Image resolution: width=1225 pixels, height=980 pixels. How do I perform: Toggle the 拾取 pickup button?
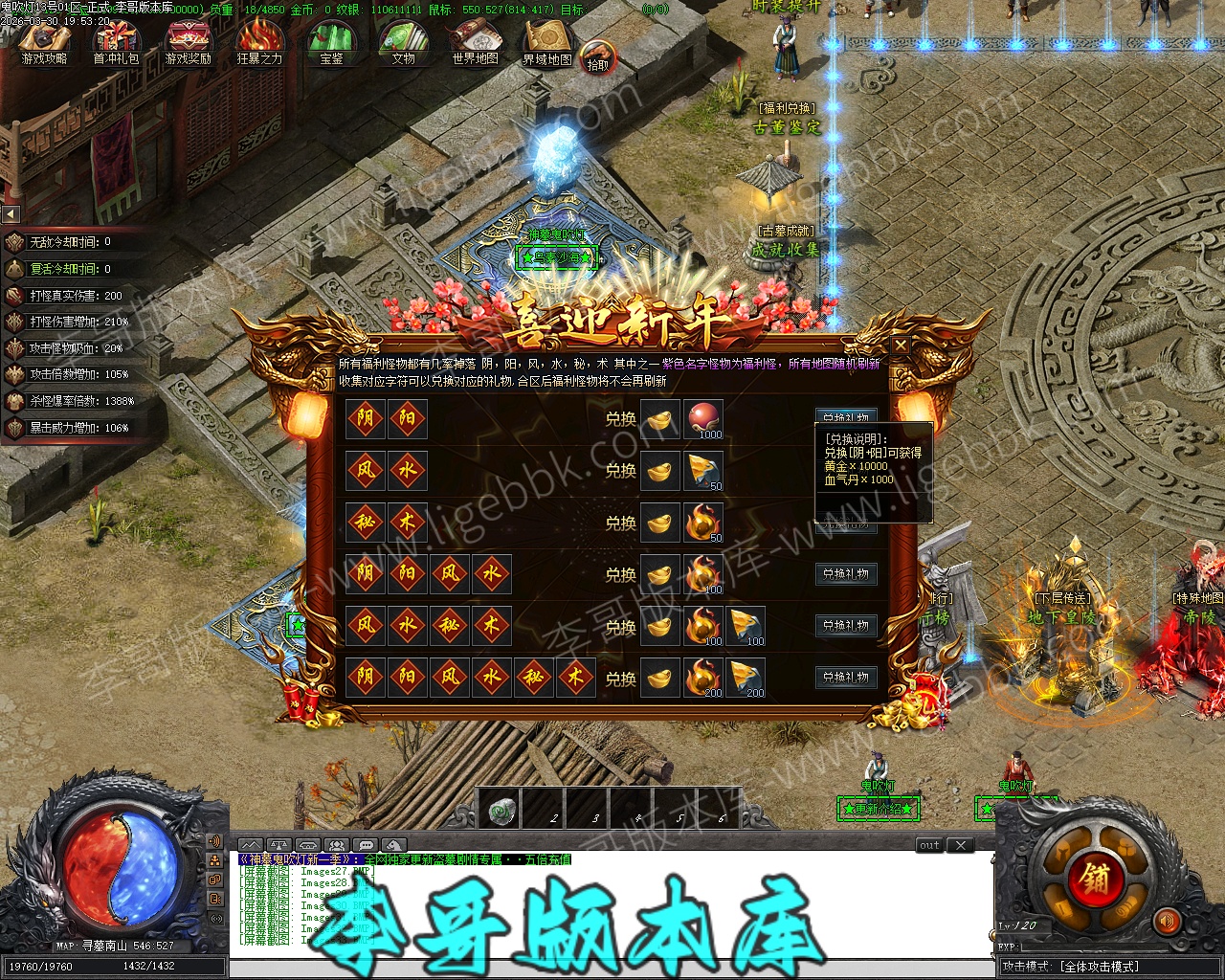coord(597,57)
